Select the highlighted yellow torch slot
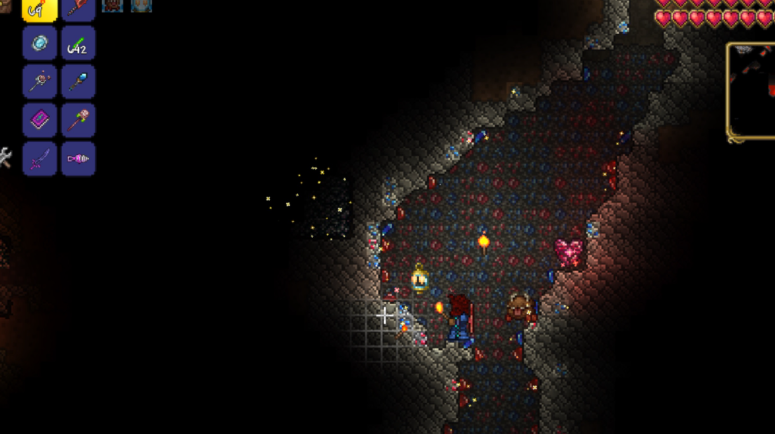 [39, 8]
